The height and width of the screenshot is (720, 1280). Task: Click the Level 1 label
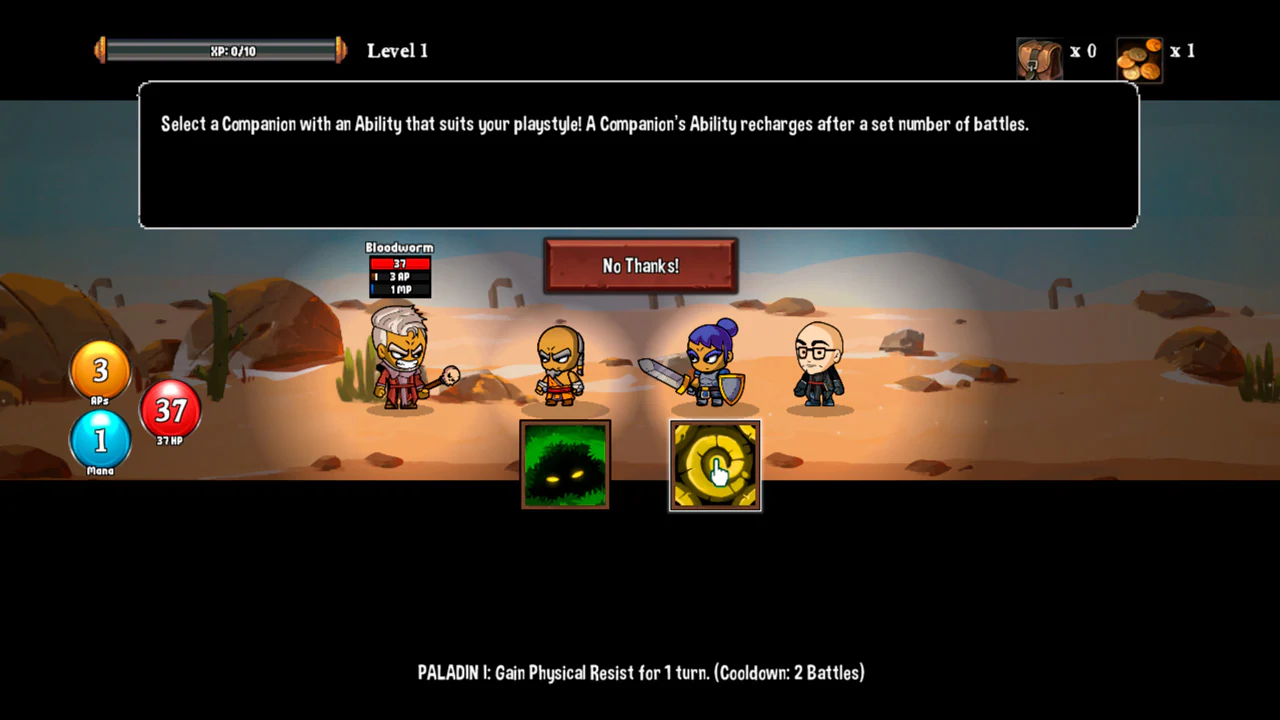tap(397, 50)
